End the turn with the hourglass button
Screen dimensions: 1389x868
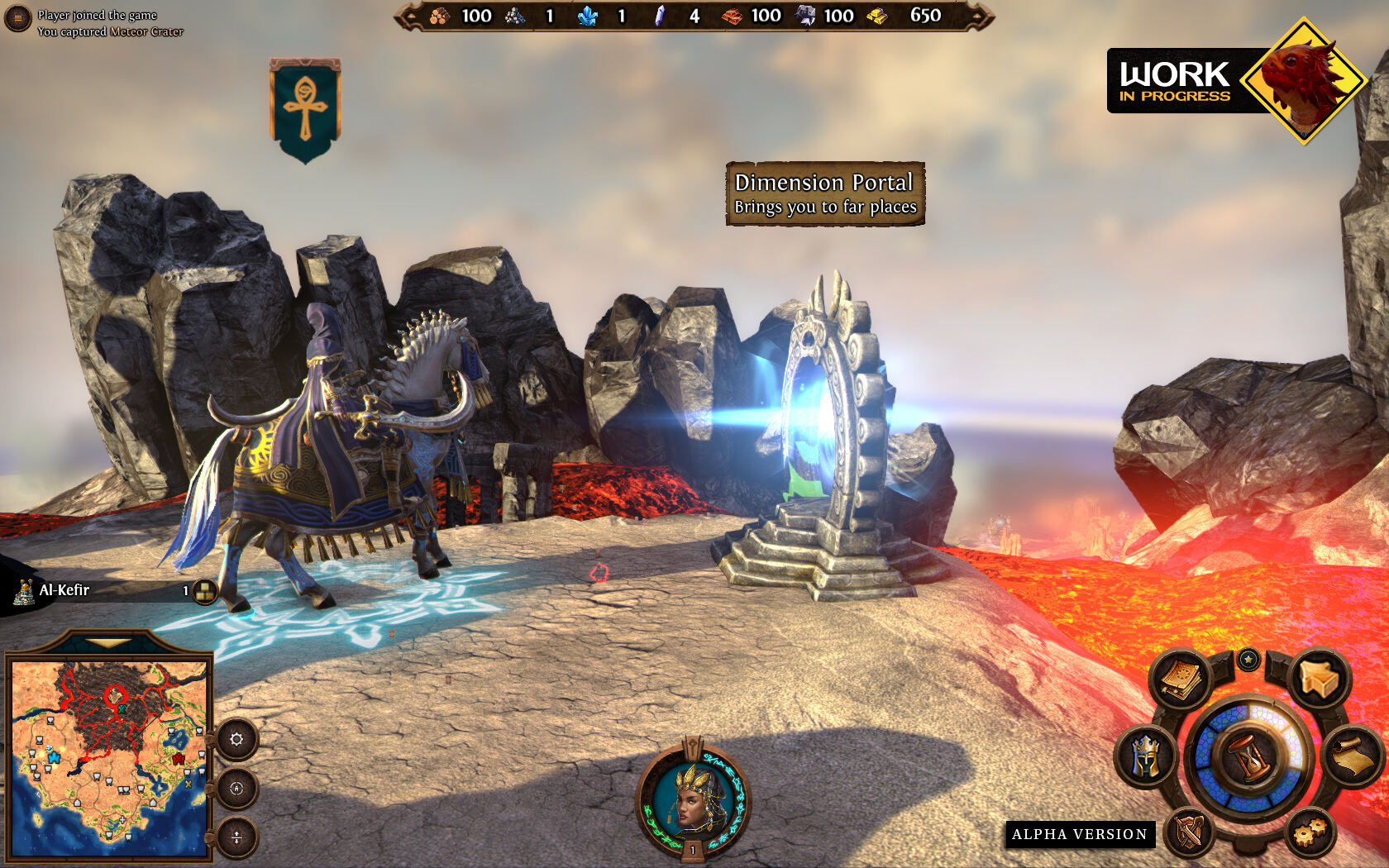point(1250,756)
